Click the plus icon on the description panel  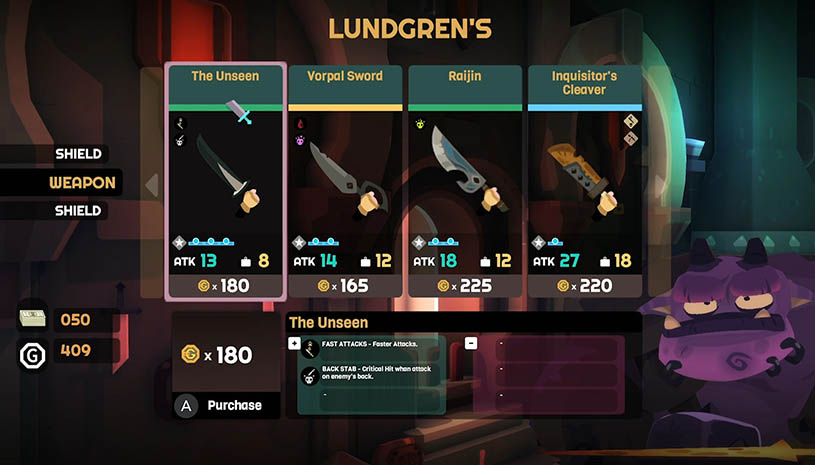294,343
